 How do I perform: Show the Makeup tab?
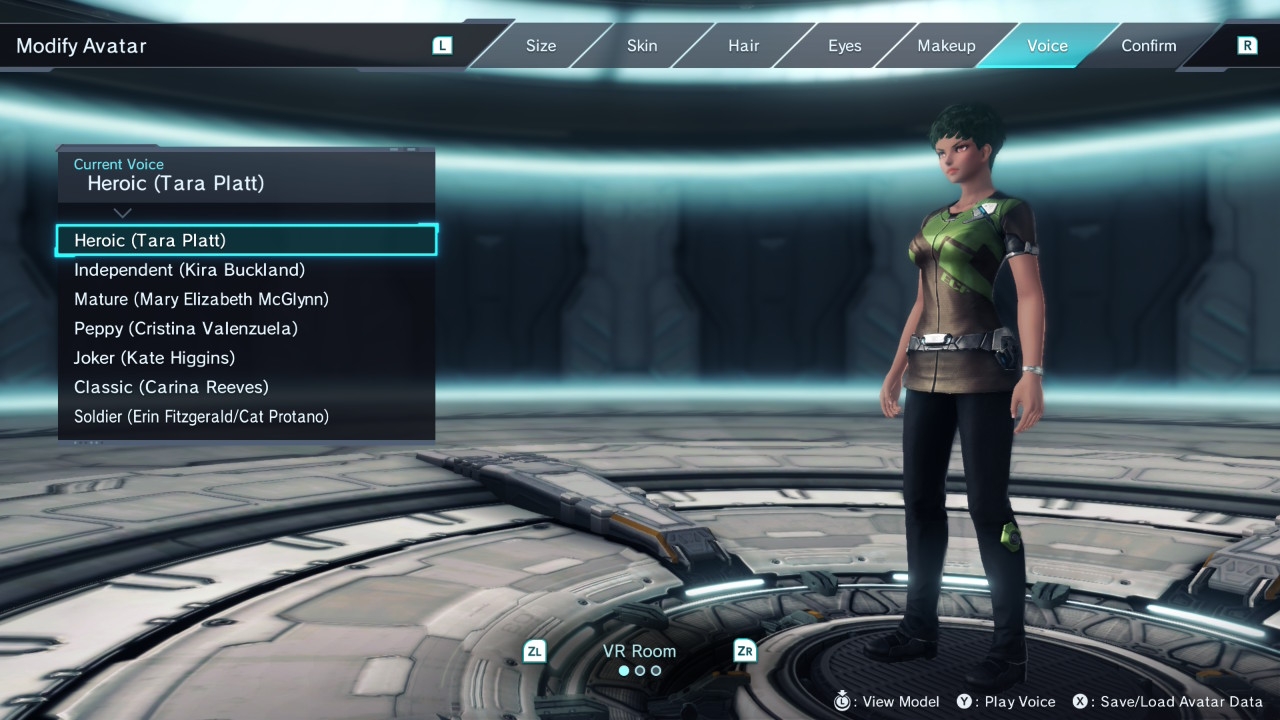(x=946, y=46)
